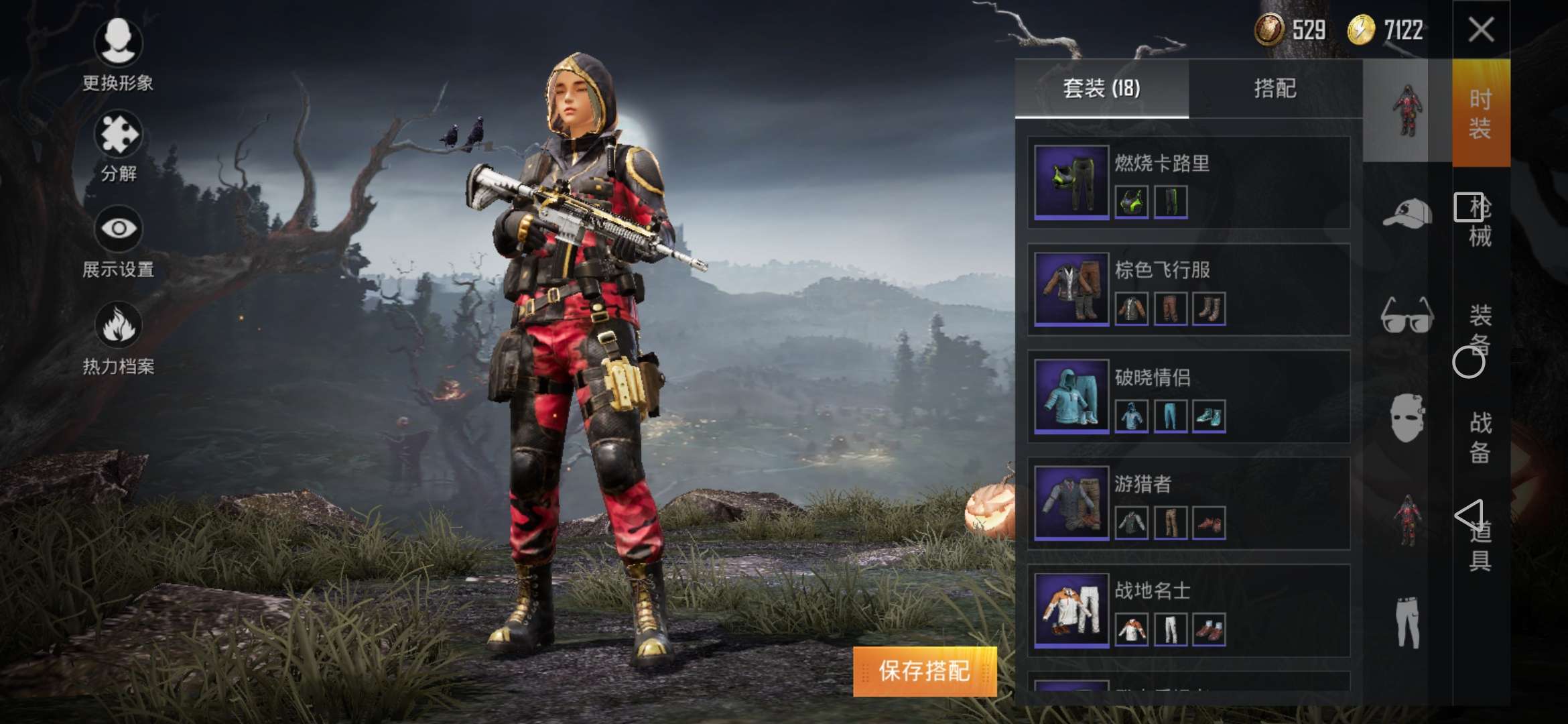1568x724 pixels.
Task: Save the outfit with 保存搭配
Action: pyautogui.click(x=924, y=671)
